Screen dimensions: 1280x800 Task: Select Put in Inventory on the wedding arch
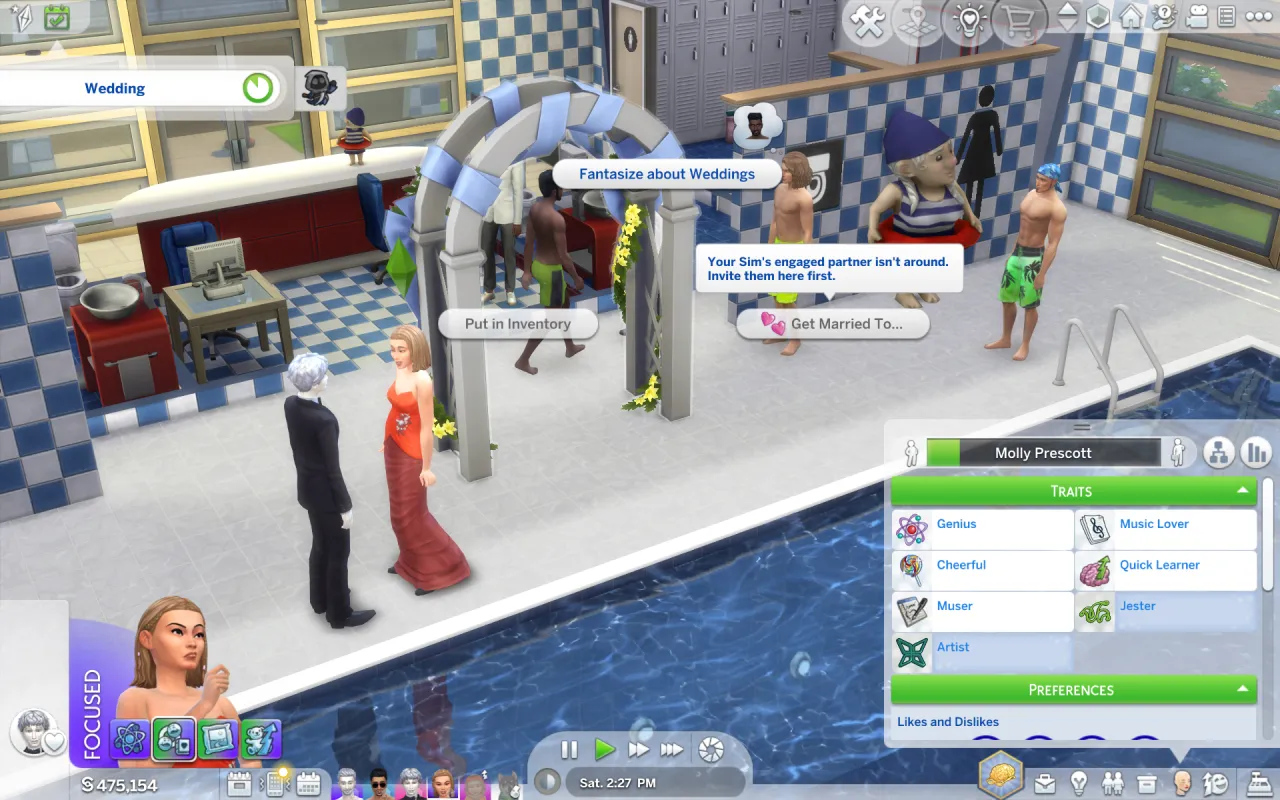point(518,323)
